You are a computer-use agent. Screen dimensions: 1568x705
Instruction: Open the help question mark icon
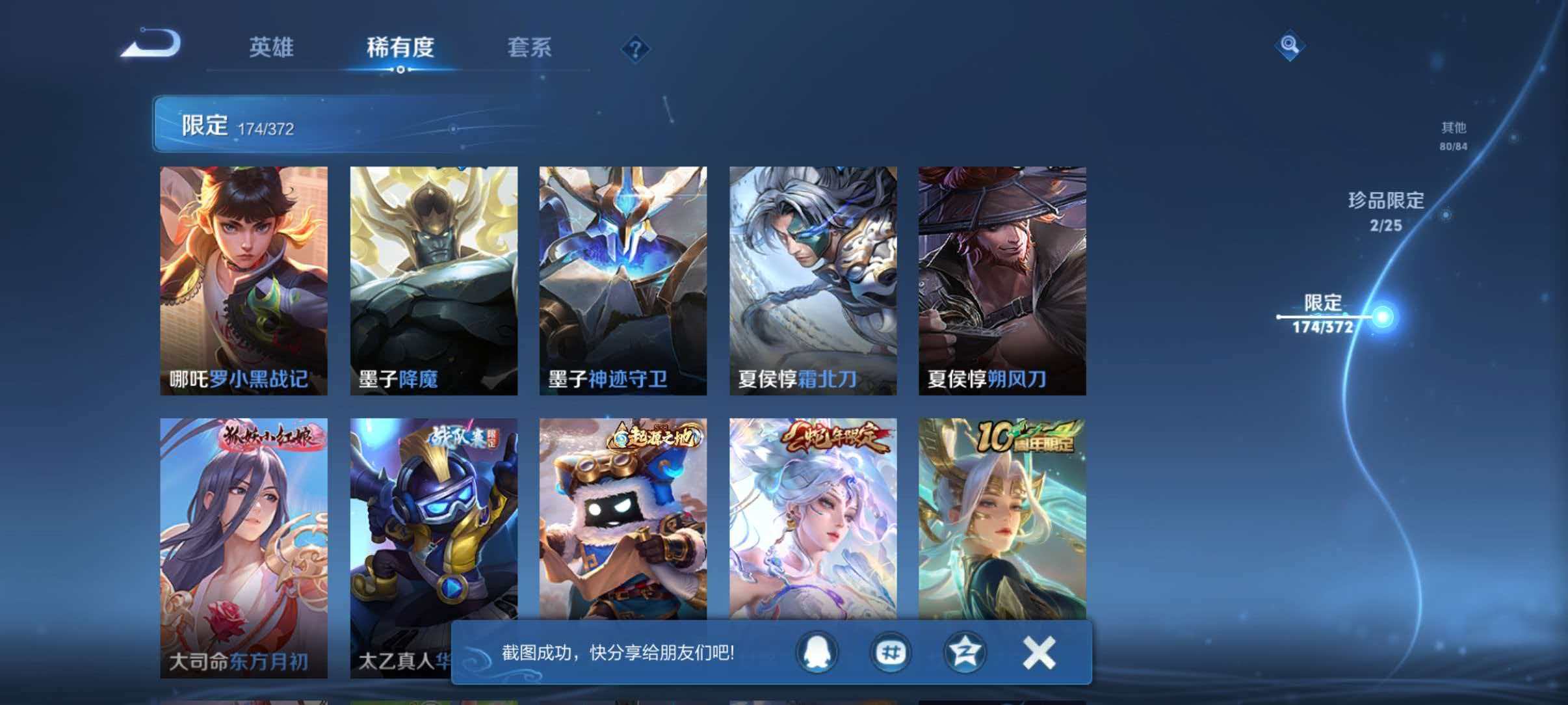(x=636, y=49)
